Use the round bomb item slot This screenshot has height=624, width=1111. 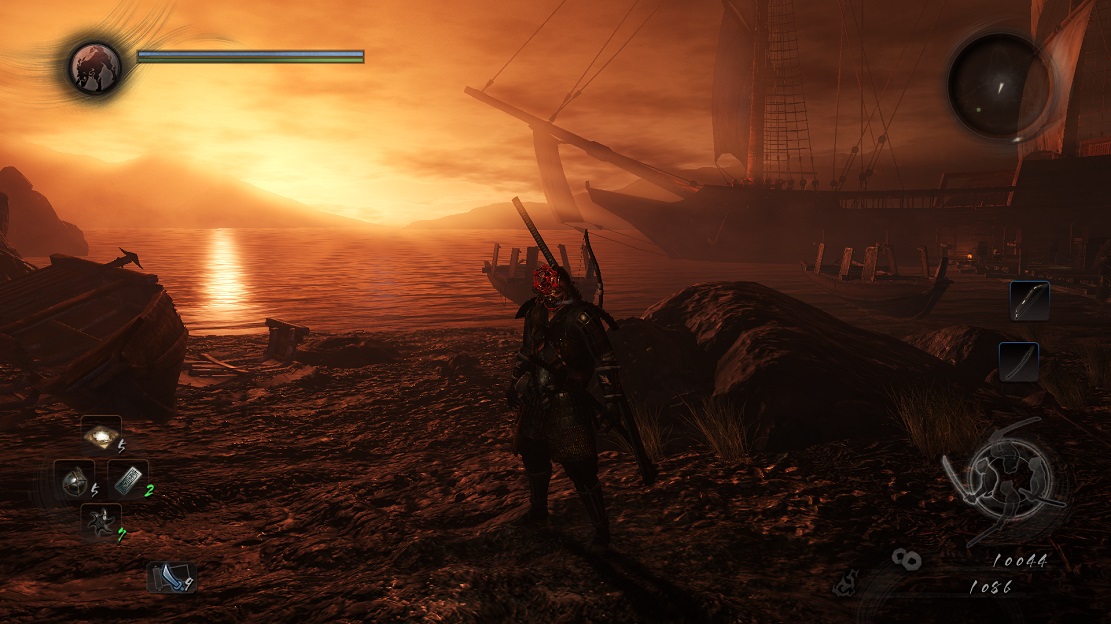[x=74, y=481]
